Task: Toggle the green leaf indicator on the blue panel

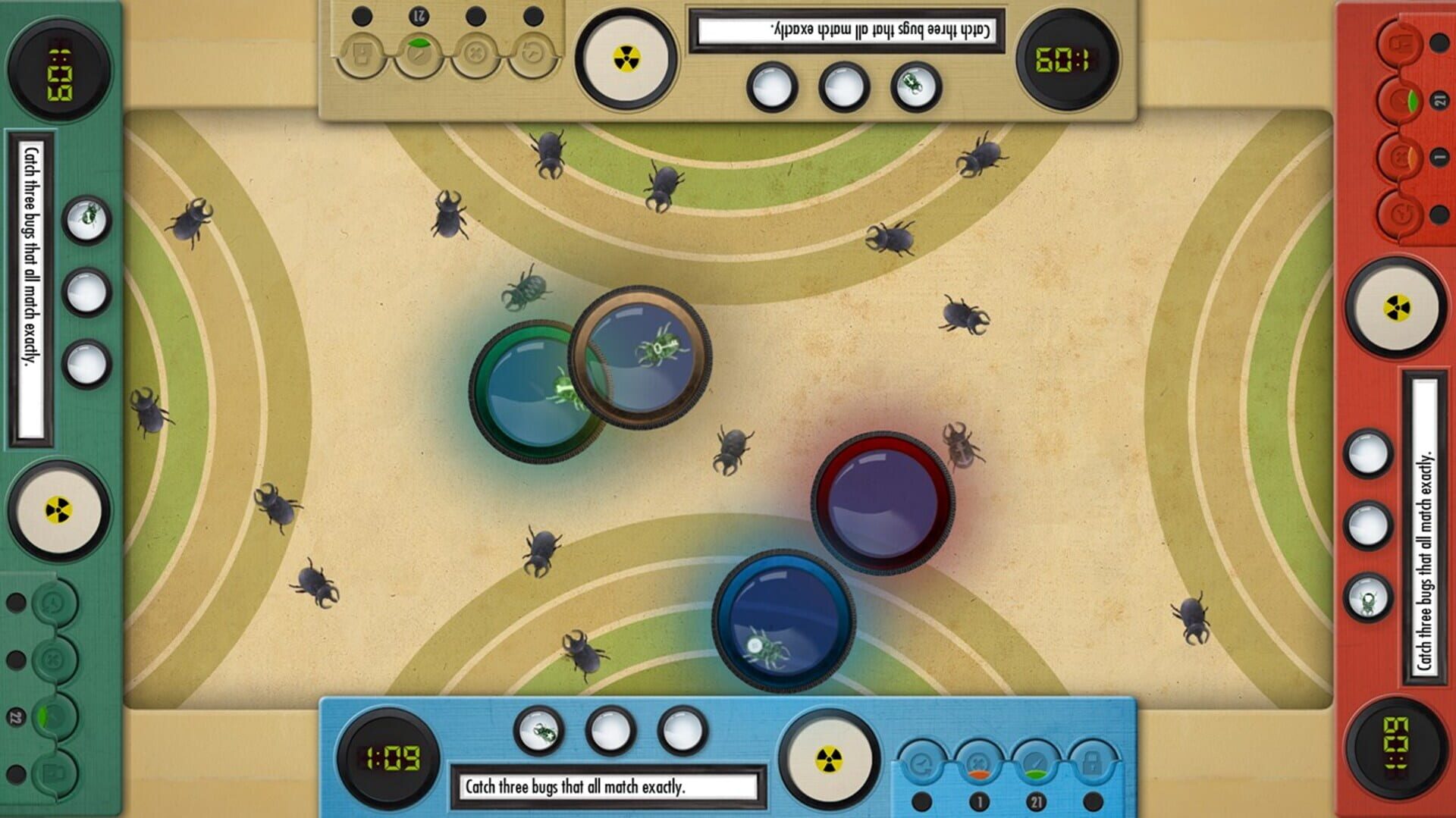Action: (x=1036, y=762)
